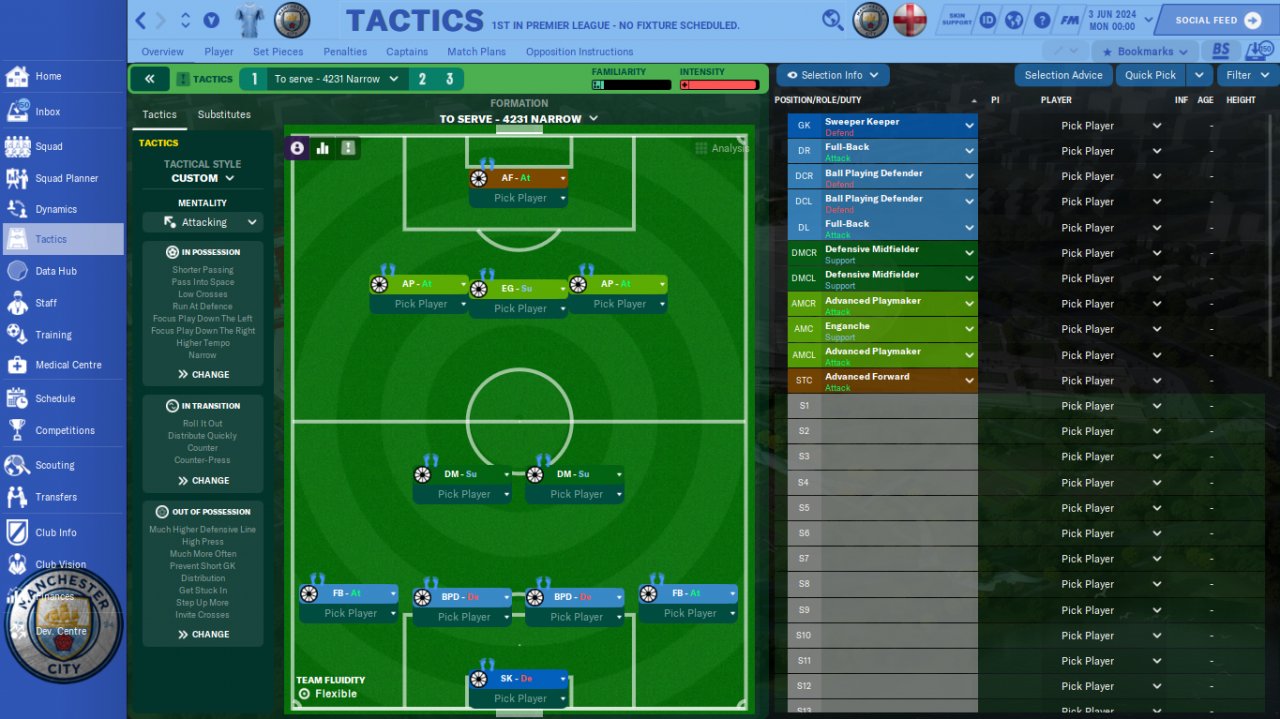Change the Out Of Possession instructions
Image resolution: width=1280 pixels, height=719 pixels.
click(x=203, y=634)
